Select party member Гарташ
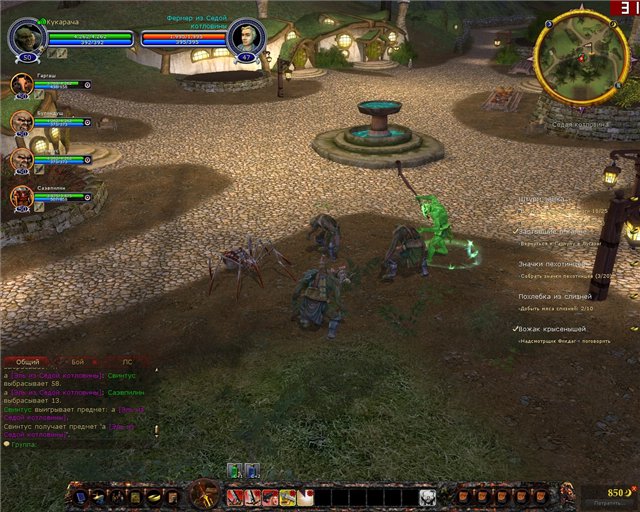Viewport: 640px width, 512px height. coord(22,85)
